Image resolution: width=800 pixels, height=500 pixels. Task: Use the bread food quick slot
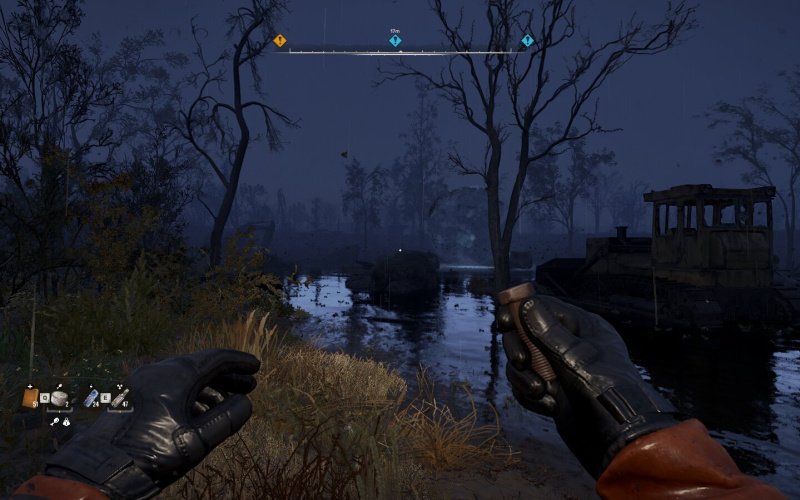[x=61, y=398]
